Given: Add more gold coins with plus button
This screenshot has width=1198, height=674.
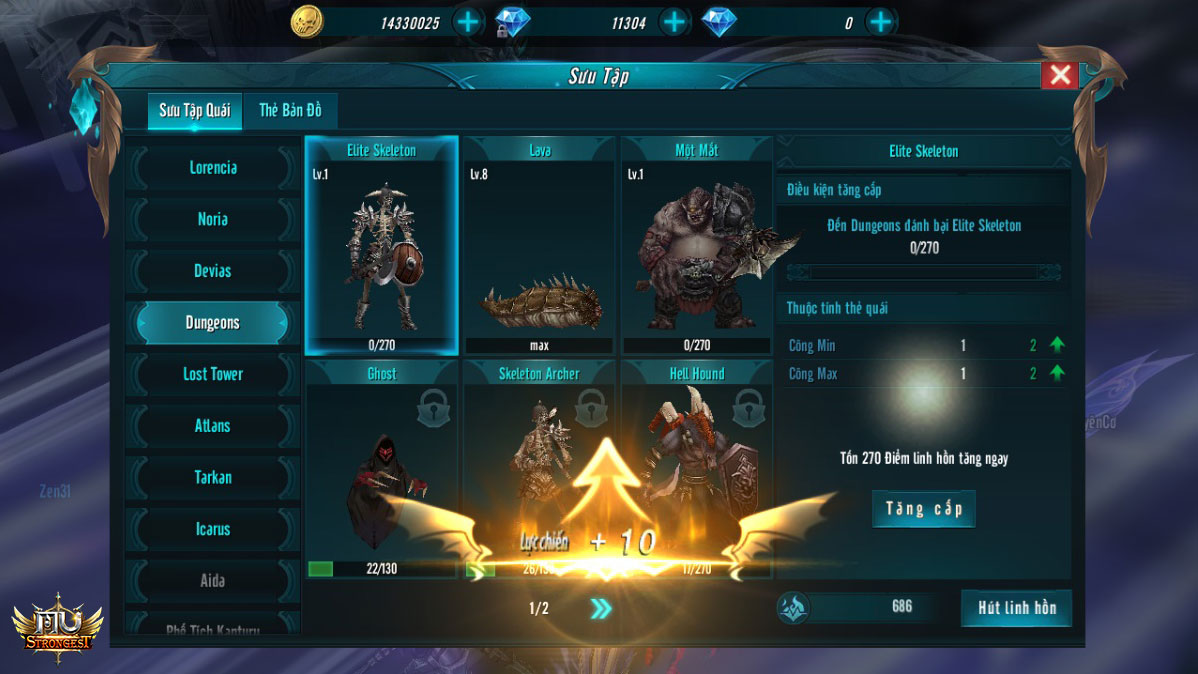Looking at the screenshot, I should [x=468, y=22].
